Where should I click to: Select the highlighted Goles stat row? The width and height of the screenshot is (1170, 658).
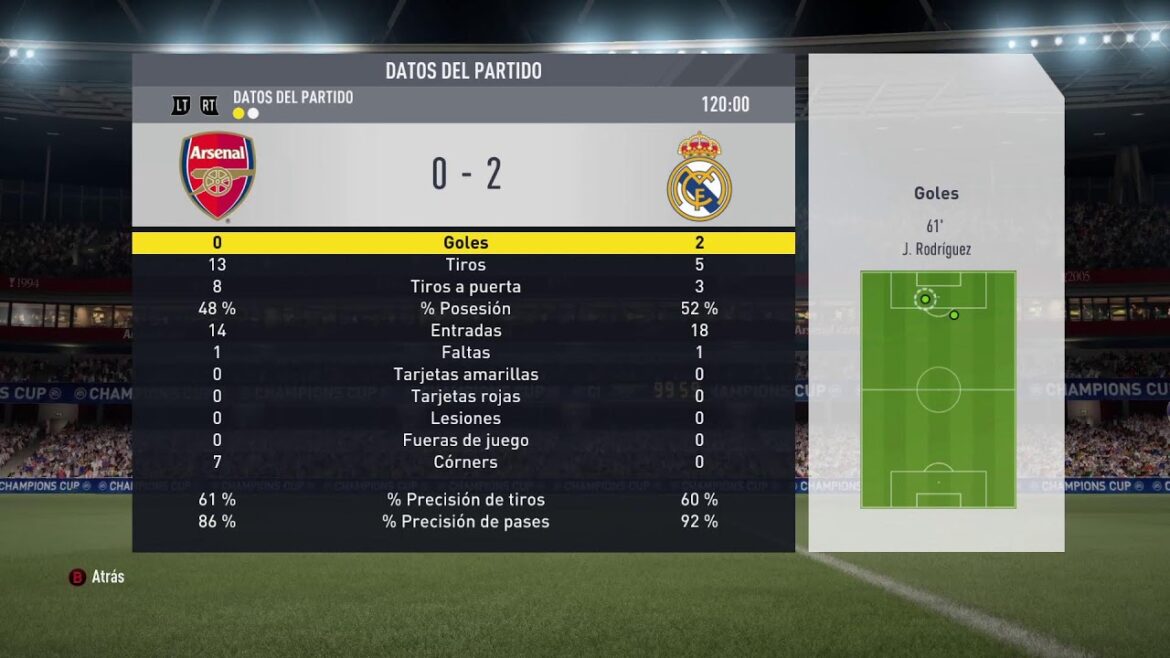point(465,242)
